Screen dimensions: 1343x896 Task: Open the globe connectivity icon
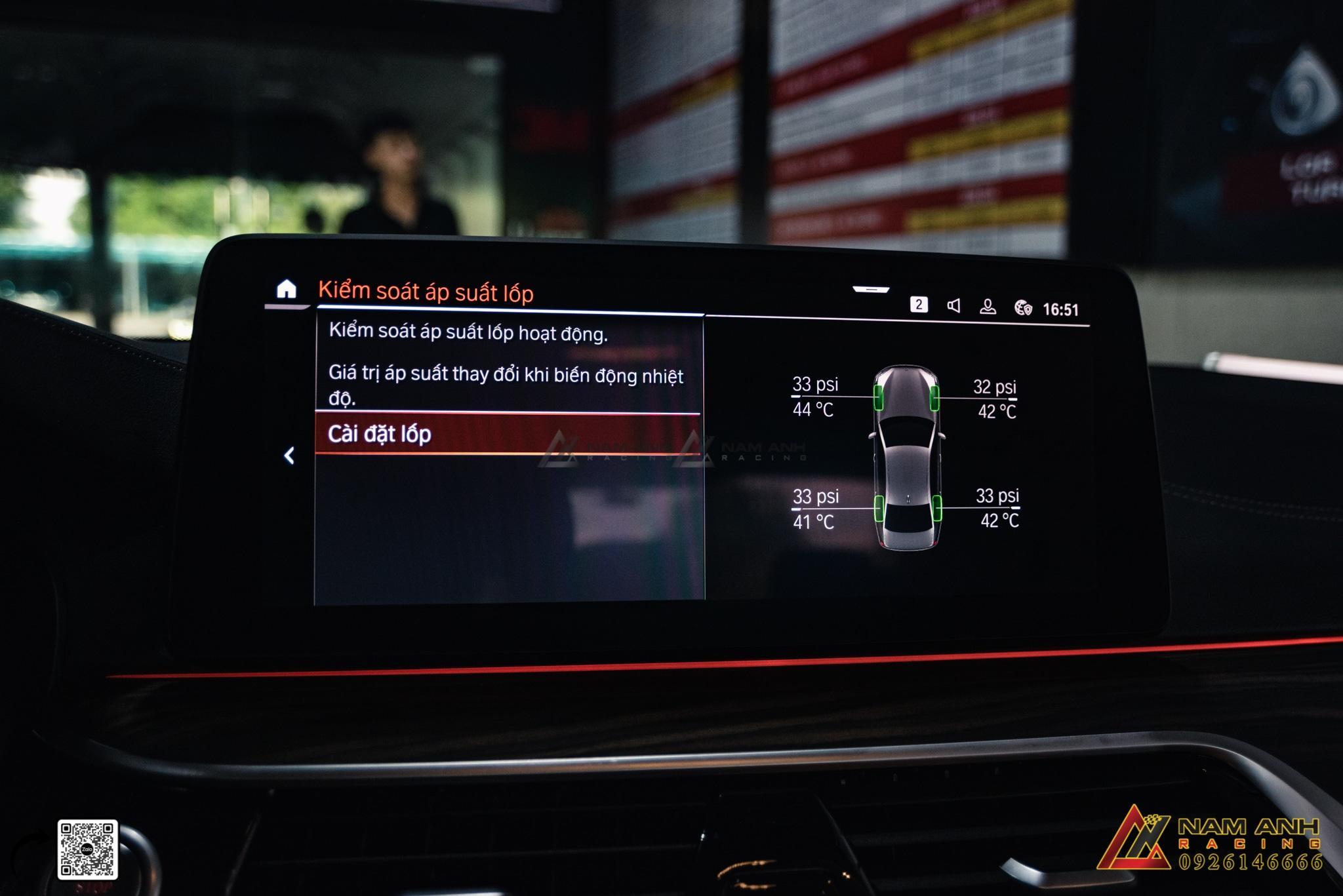[1023, 308]
